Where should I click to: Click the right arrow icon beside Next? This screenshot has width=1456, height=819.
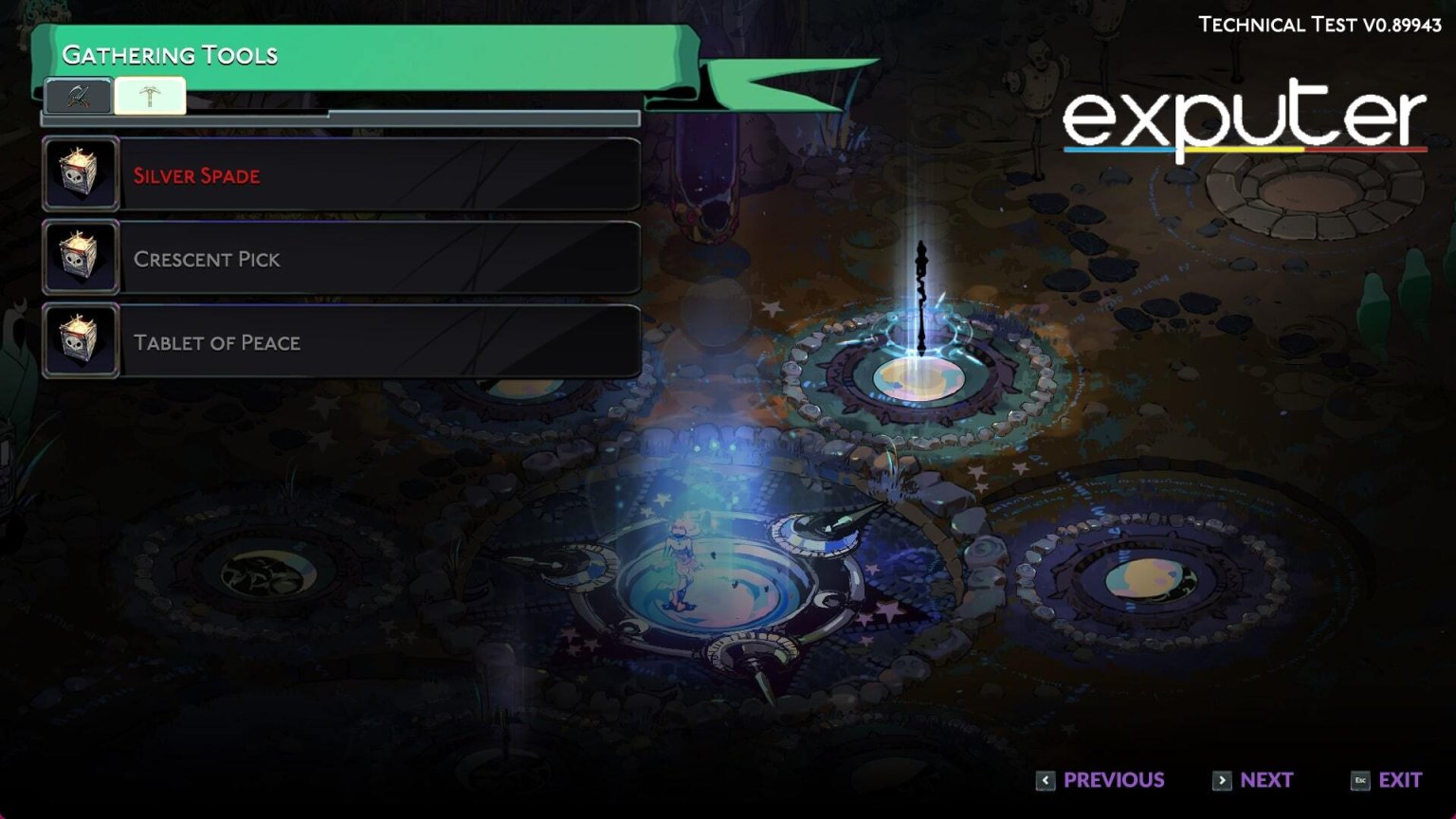point(1223,779)
